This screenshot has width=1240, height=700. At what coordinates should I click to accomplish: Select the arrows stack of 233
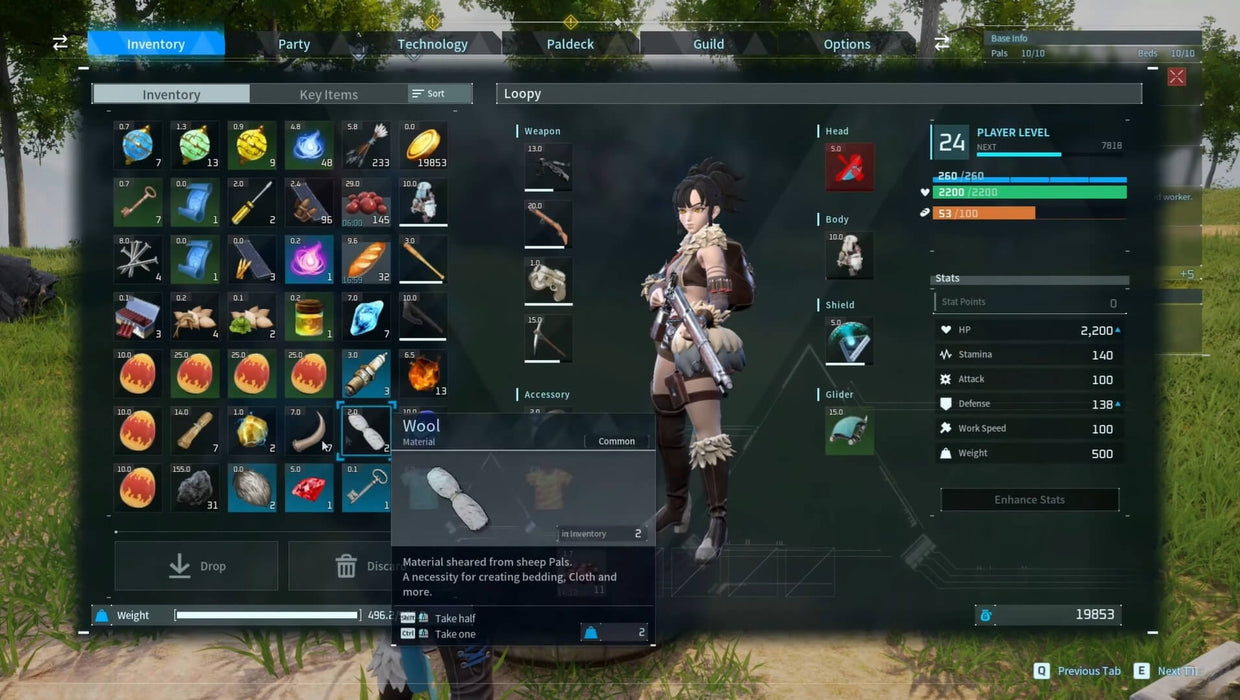[366, 146]
